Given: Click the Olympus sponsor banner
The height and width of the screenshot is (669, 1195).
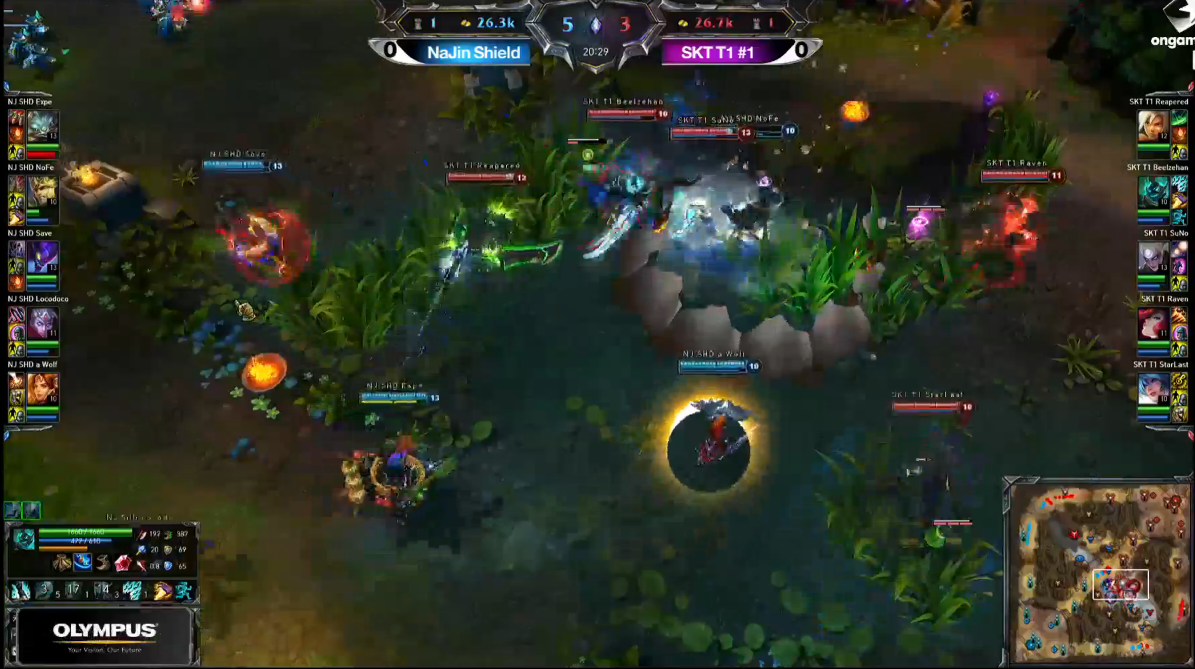Looking at the screenshot, I should (105, 635).
